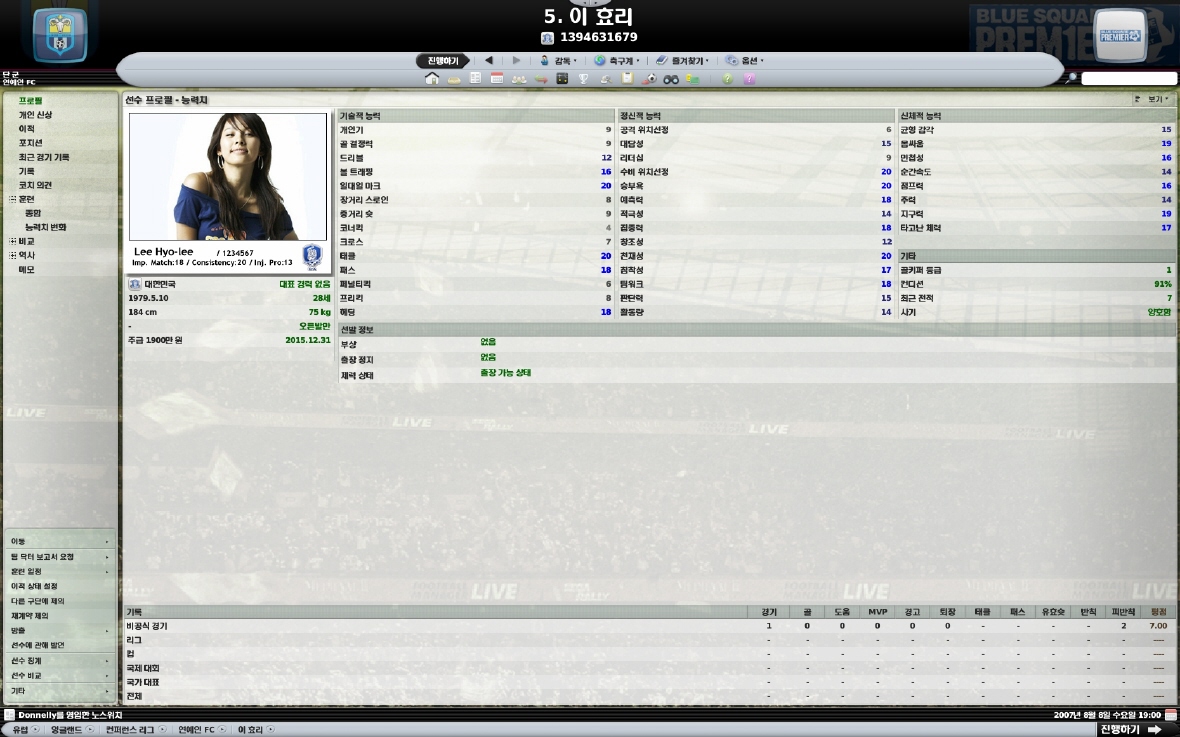The height and width of the screenshot is (737, 1180).
Task: Open the 감독 manager dropdown menu
Action: pyautogui.click(x=559, y=61)
